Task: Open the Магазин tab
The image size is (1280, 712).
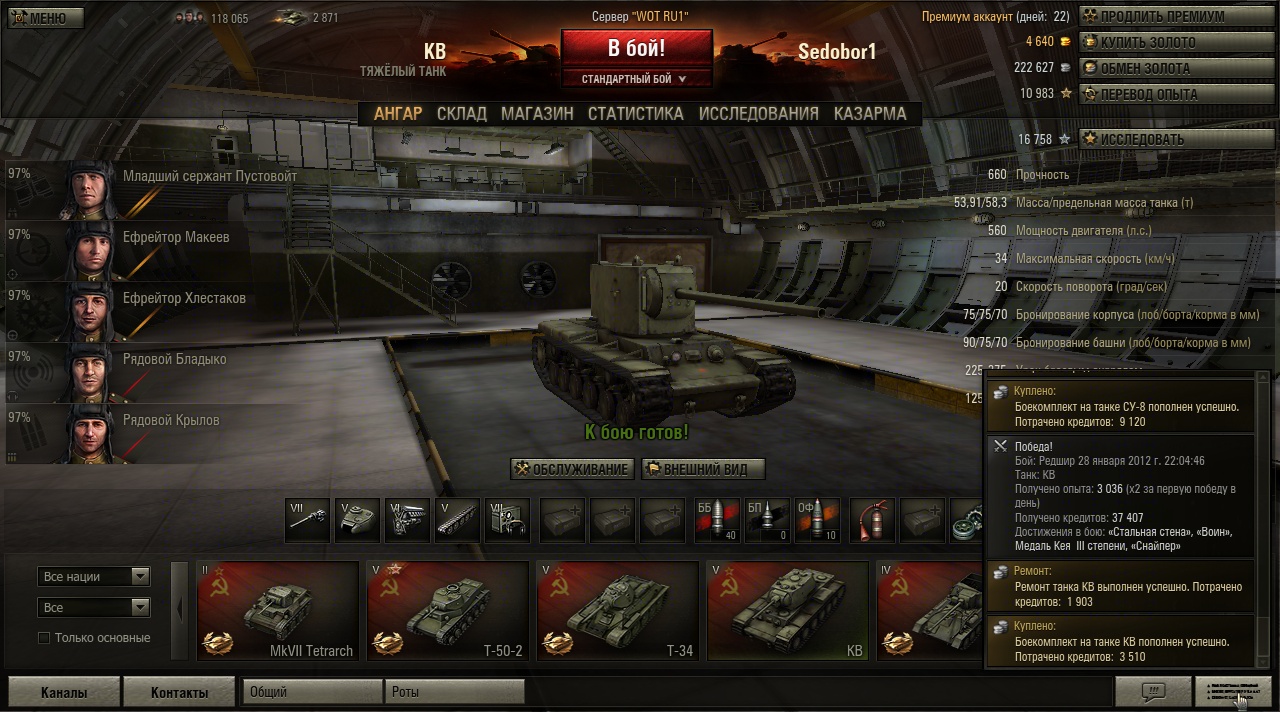Action: pos(537,114)
